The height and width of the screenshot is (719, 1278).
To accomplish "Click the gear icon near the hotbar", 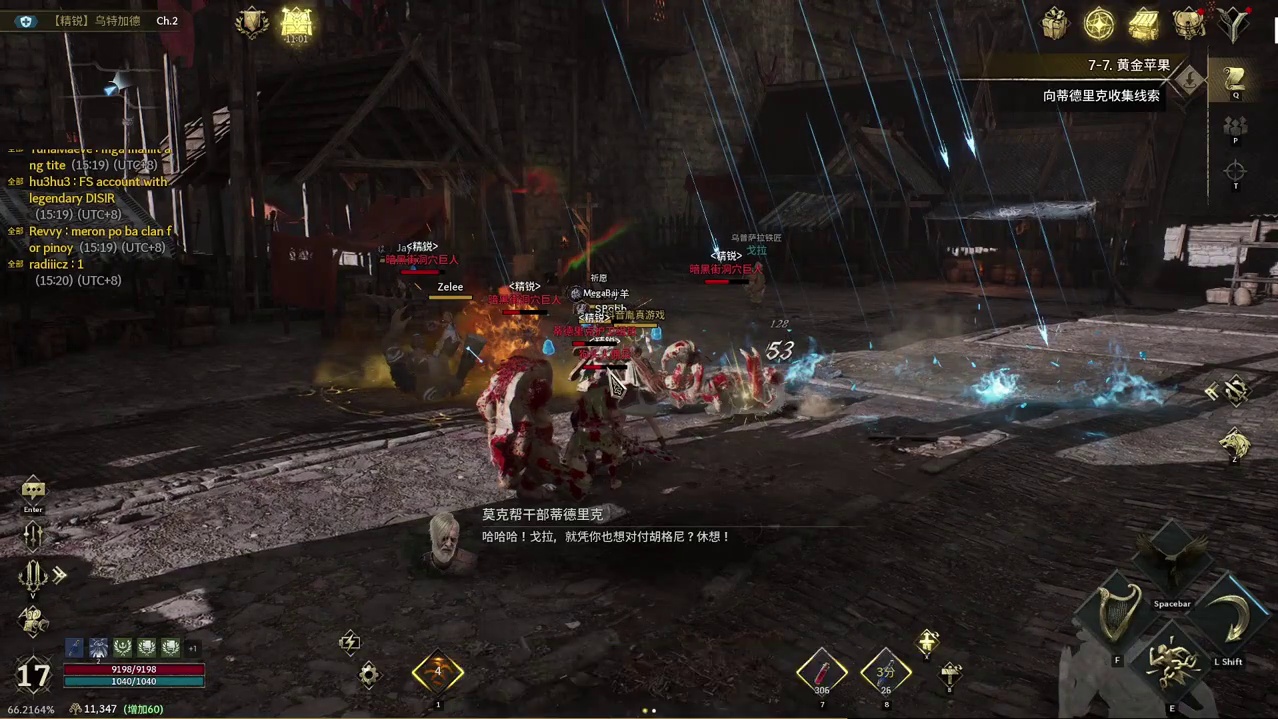I will pyautogui.click(x=369, y=675).
